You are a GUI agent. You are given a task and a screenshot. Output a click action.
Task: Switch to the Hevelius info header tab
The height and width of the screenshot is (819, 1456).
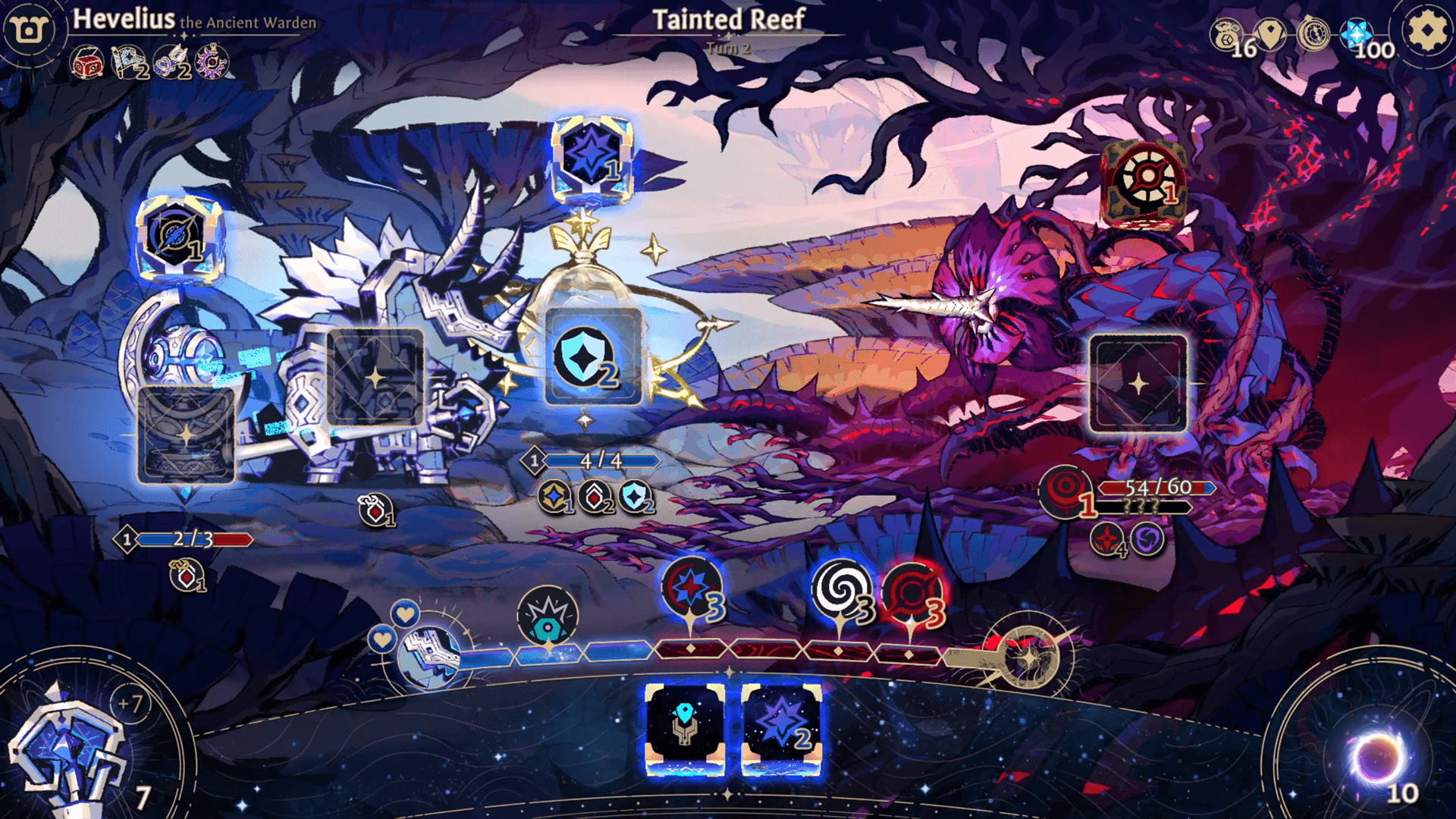tap(193, 21)
